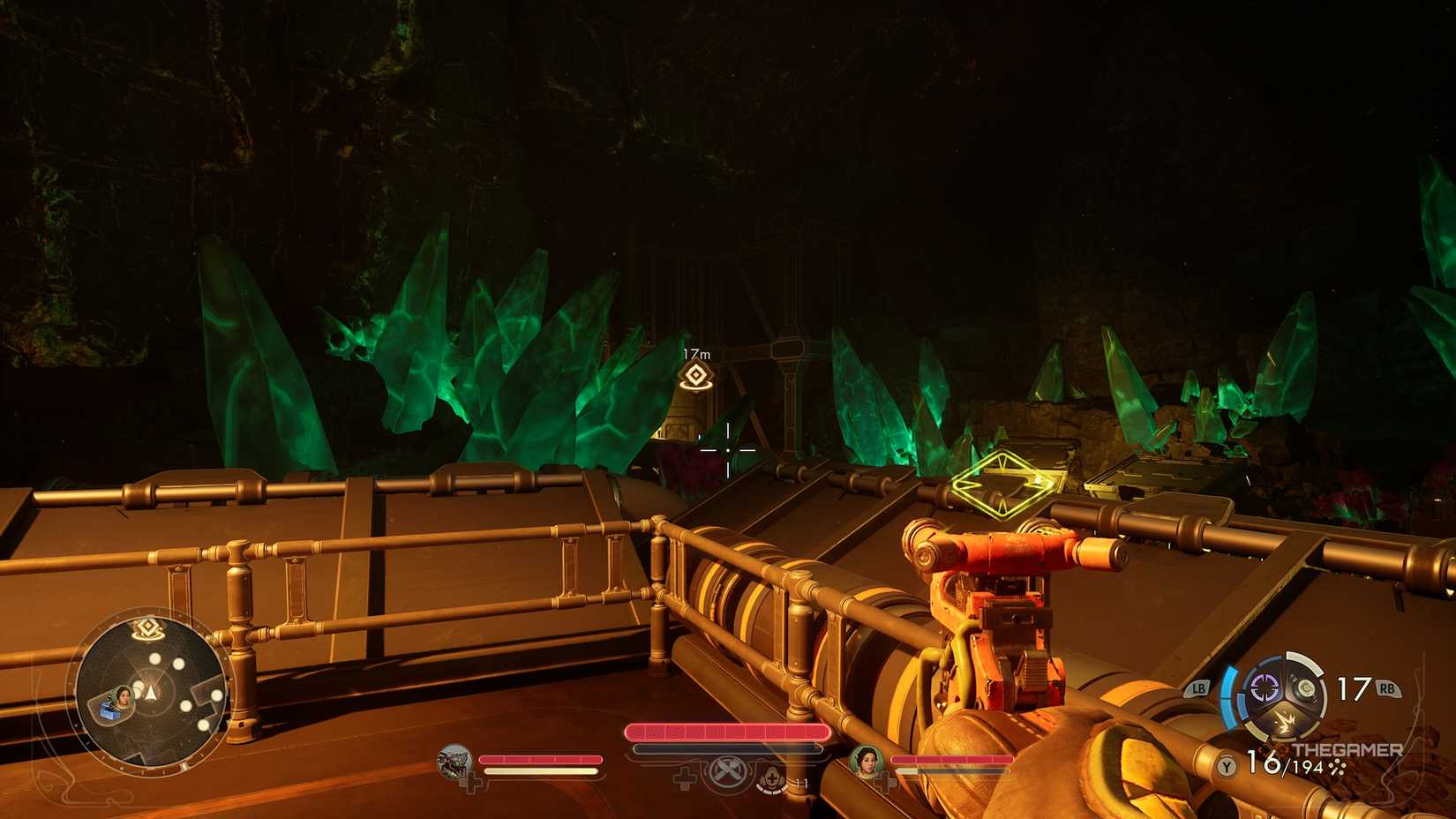Click the explosive blast icon on the weapon wheel
This screenshot has height=819, width=1456.
coord(1285,719)
